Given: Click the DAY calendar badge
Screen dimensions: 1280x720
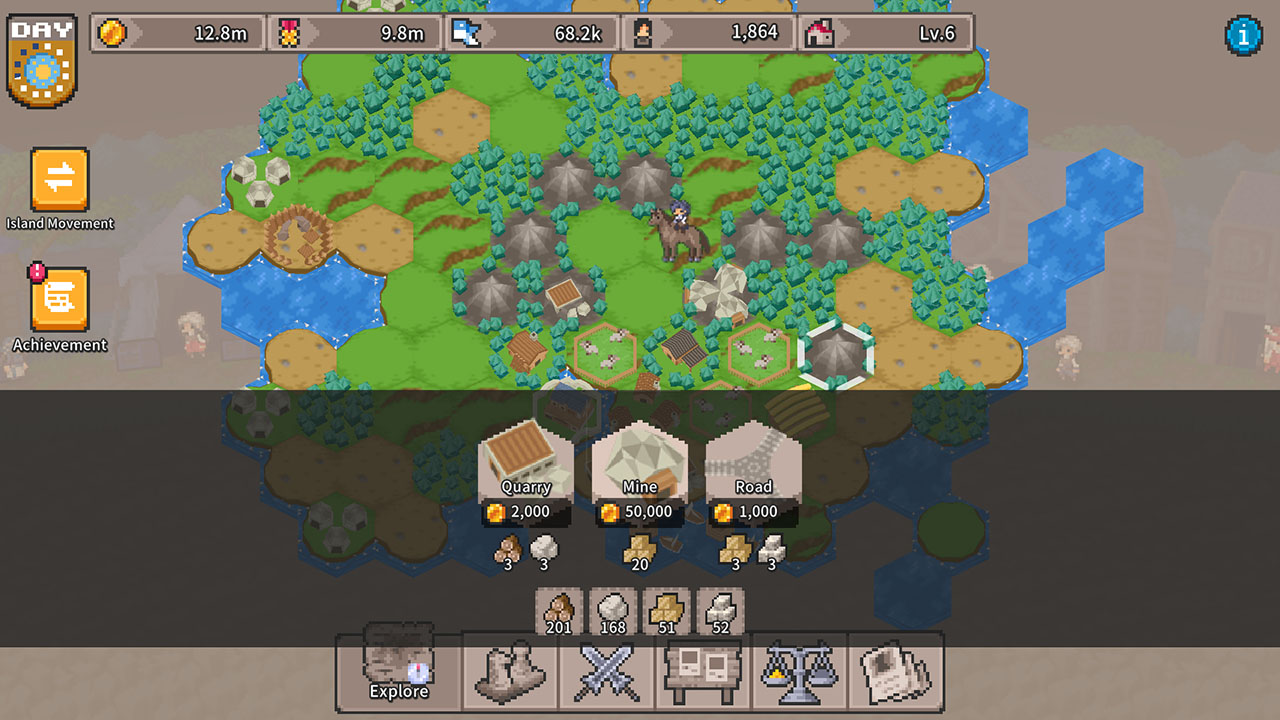Looking at the screenshot, I should [x=43, y=60].
